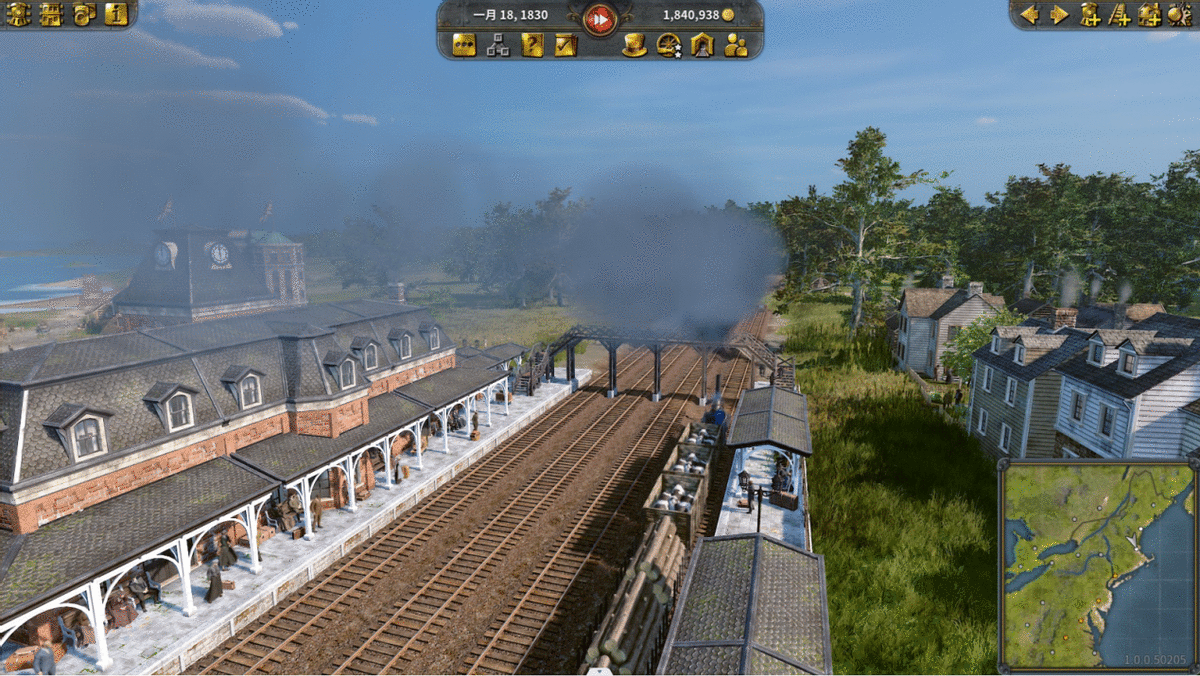Click the left arrow button
The width and height of the screenshot is (1200, 676).
(1029, 14)
